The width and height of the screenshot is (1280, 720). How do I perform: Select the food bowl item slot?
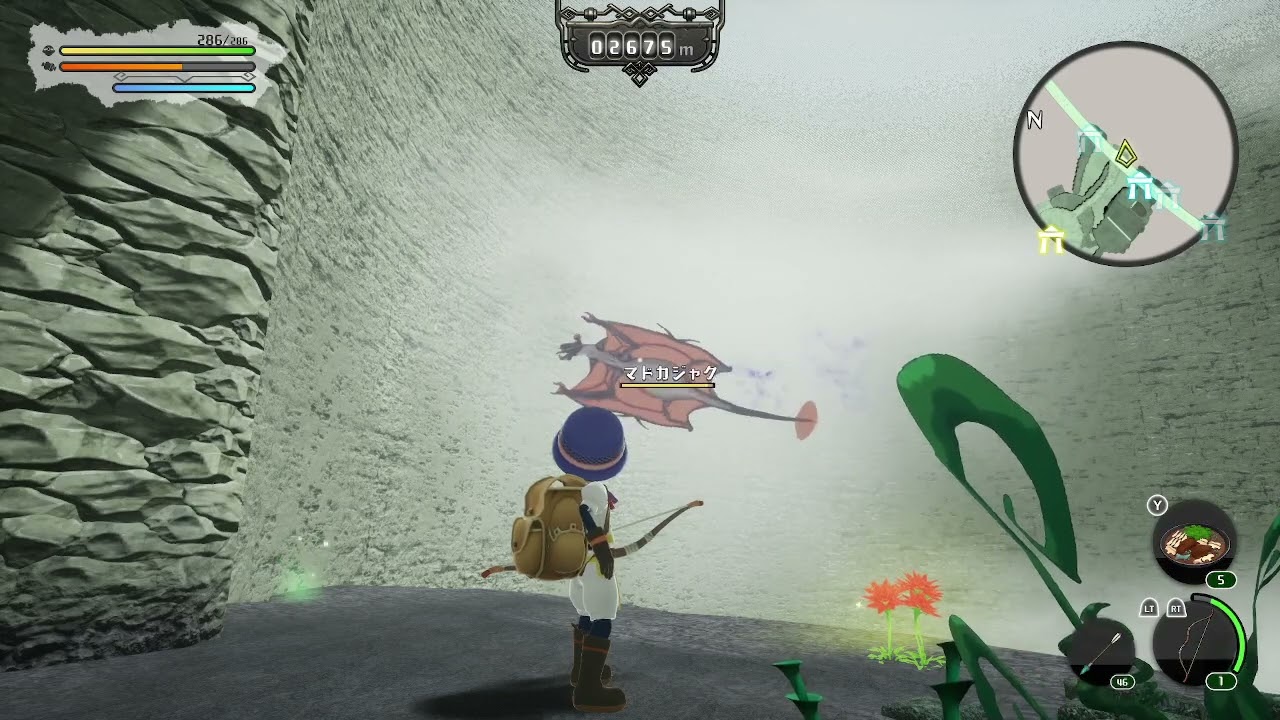(x=1195, y=543)
